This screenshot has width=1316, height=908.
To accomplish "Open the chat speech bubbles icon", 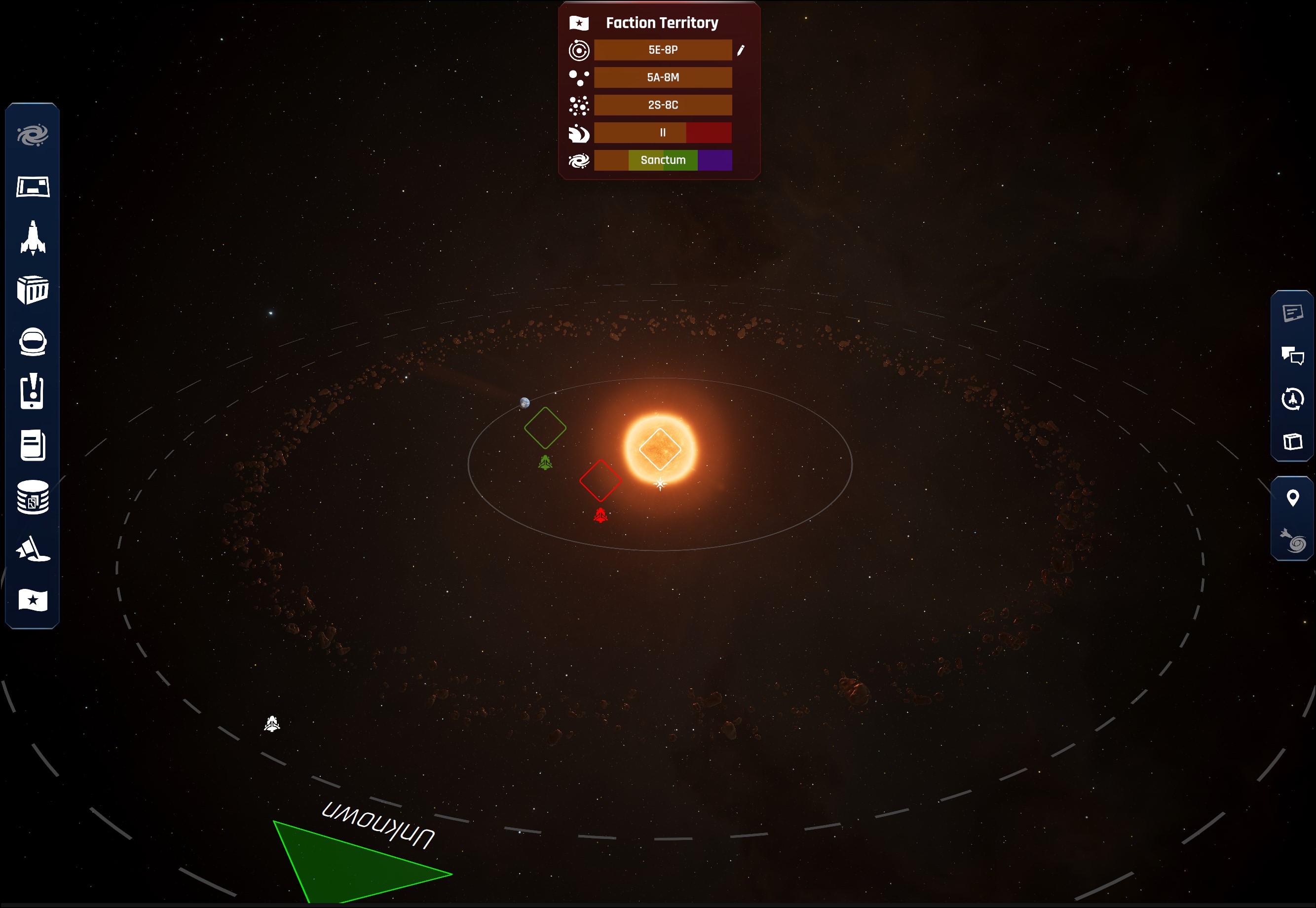I will (x=1292, y=356).
